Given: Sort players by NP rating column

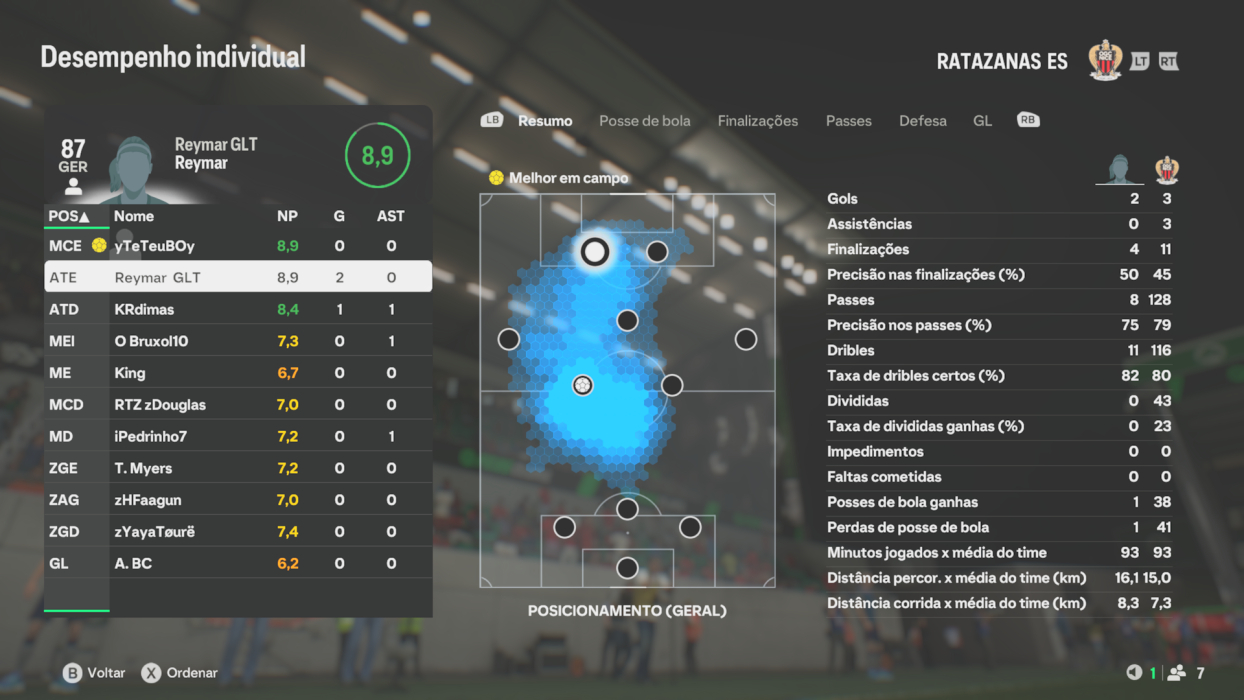Looking at the screenshot, I should click(x=287, y=216).
